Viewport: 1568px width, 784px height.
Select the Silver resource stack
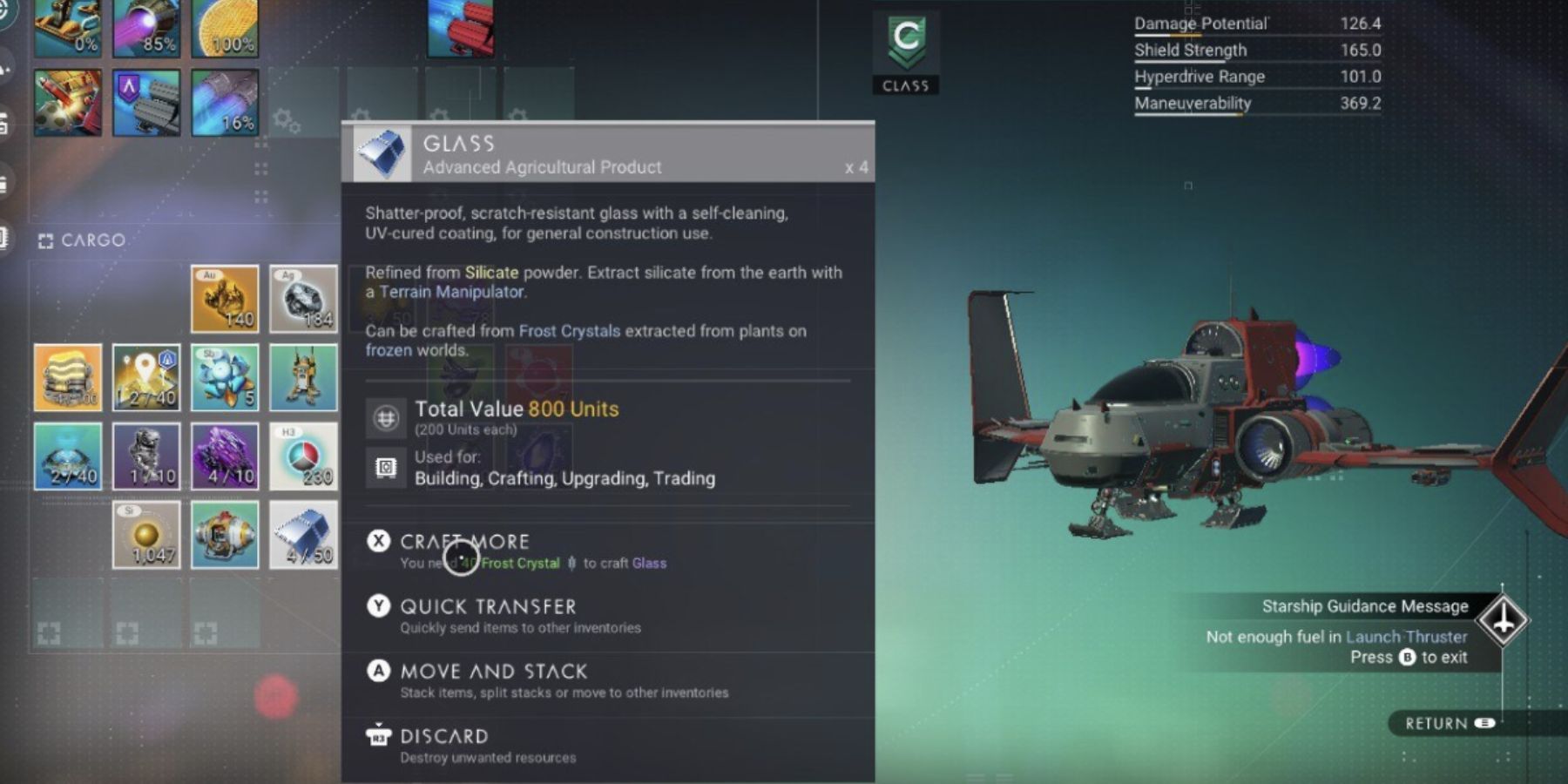pos(303,299)
